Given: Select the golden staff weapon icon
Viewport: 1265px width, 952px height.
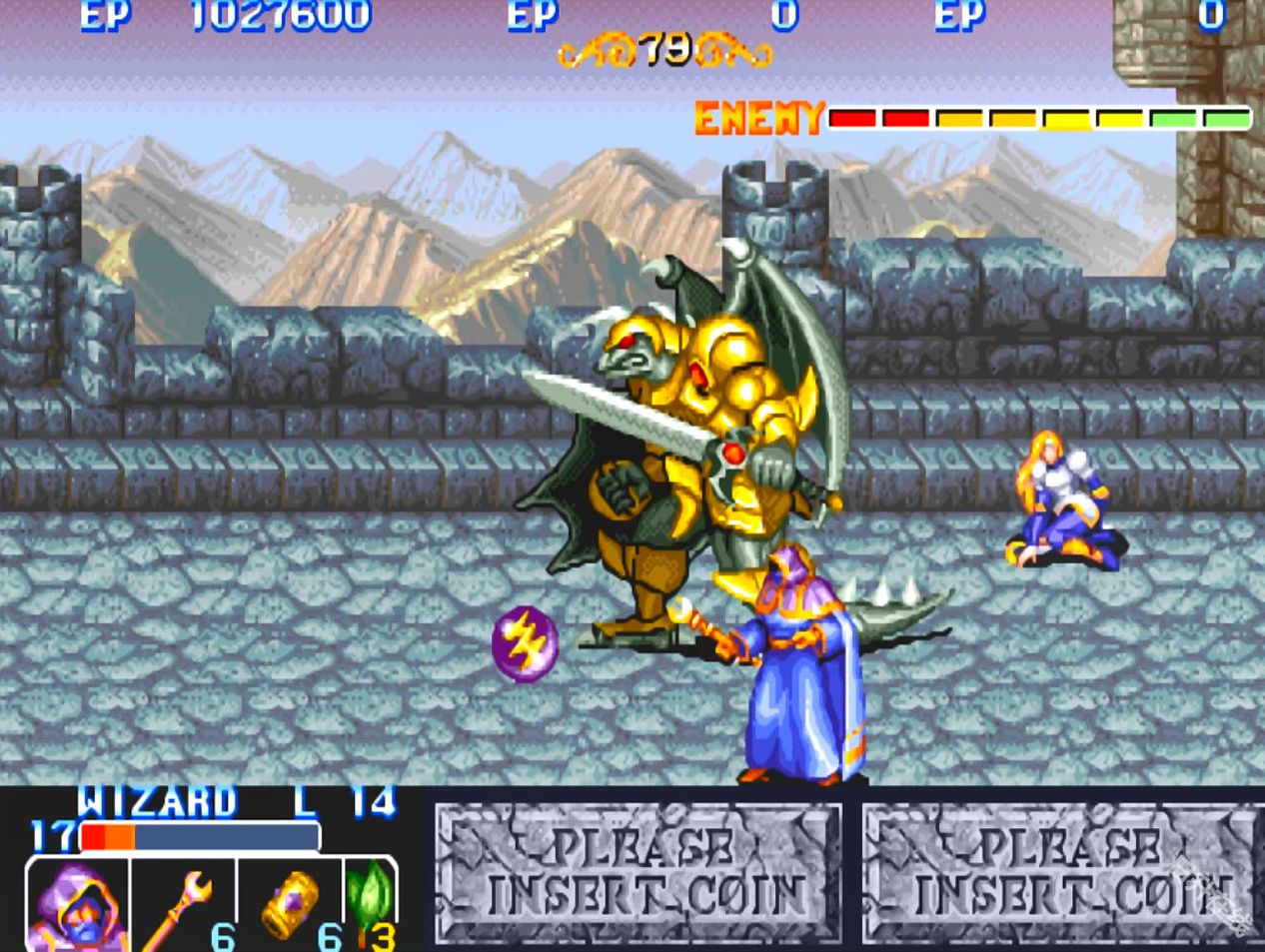Looking at the screenshot, I should click(180, 906).
